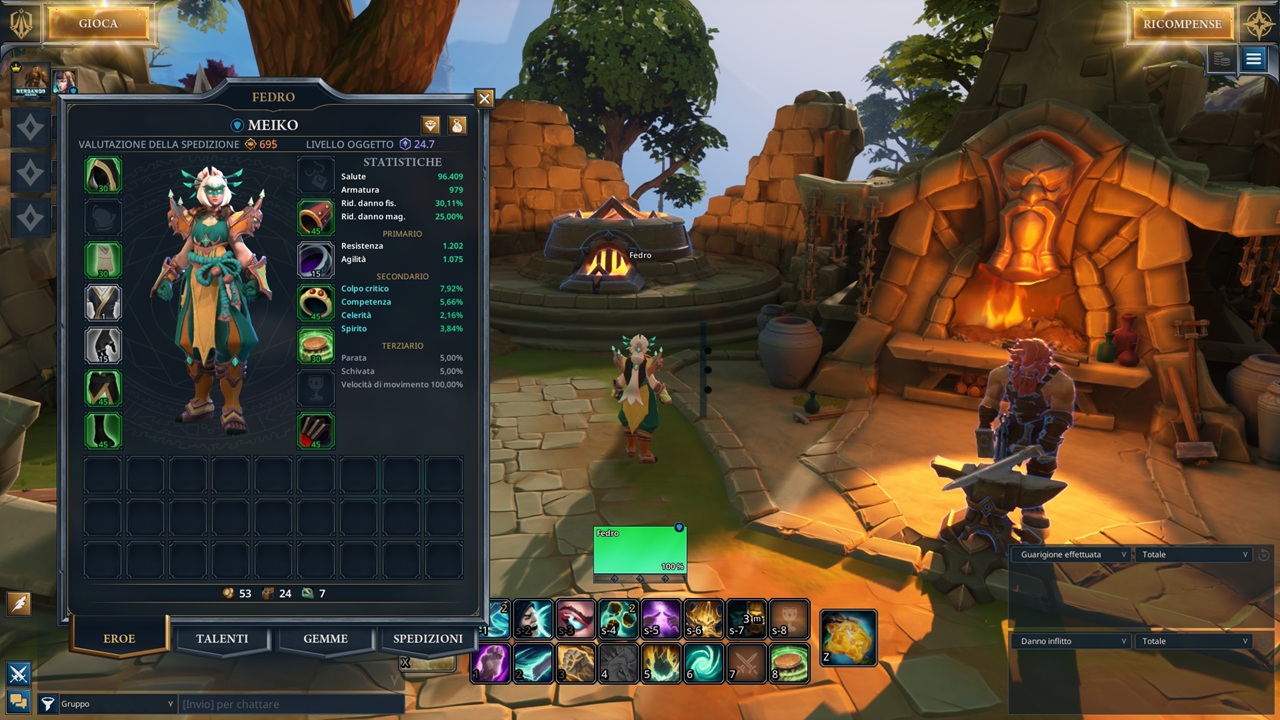Screen dimensions: 1280x720
Task: Open the Guarigione effettuata dropdown
Action: coord(1071,554)
